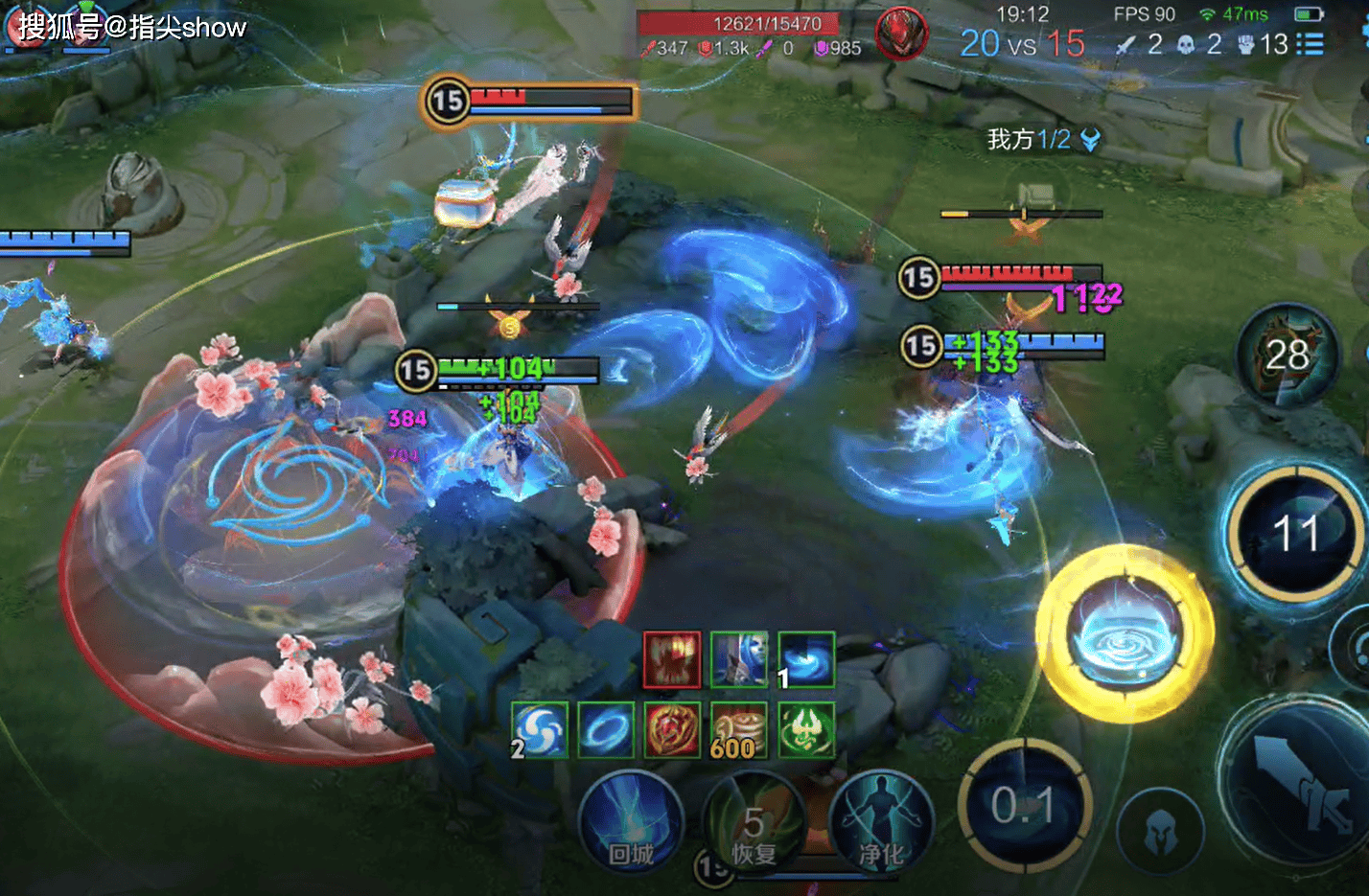
Task: Click the red-bordered claw icon
Action: click(x=672, y=660)
